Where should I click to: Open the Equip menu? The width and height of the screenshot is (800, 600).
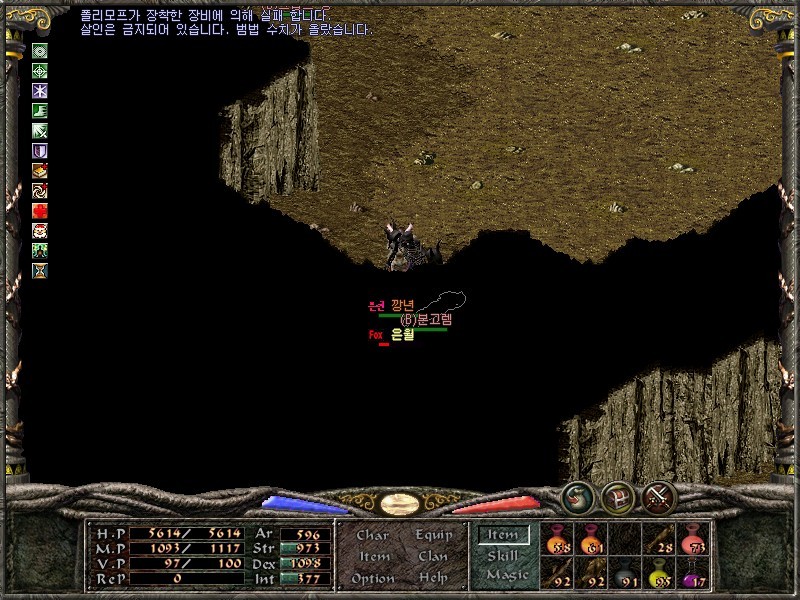[433, 535]
